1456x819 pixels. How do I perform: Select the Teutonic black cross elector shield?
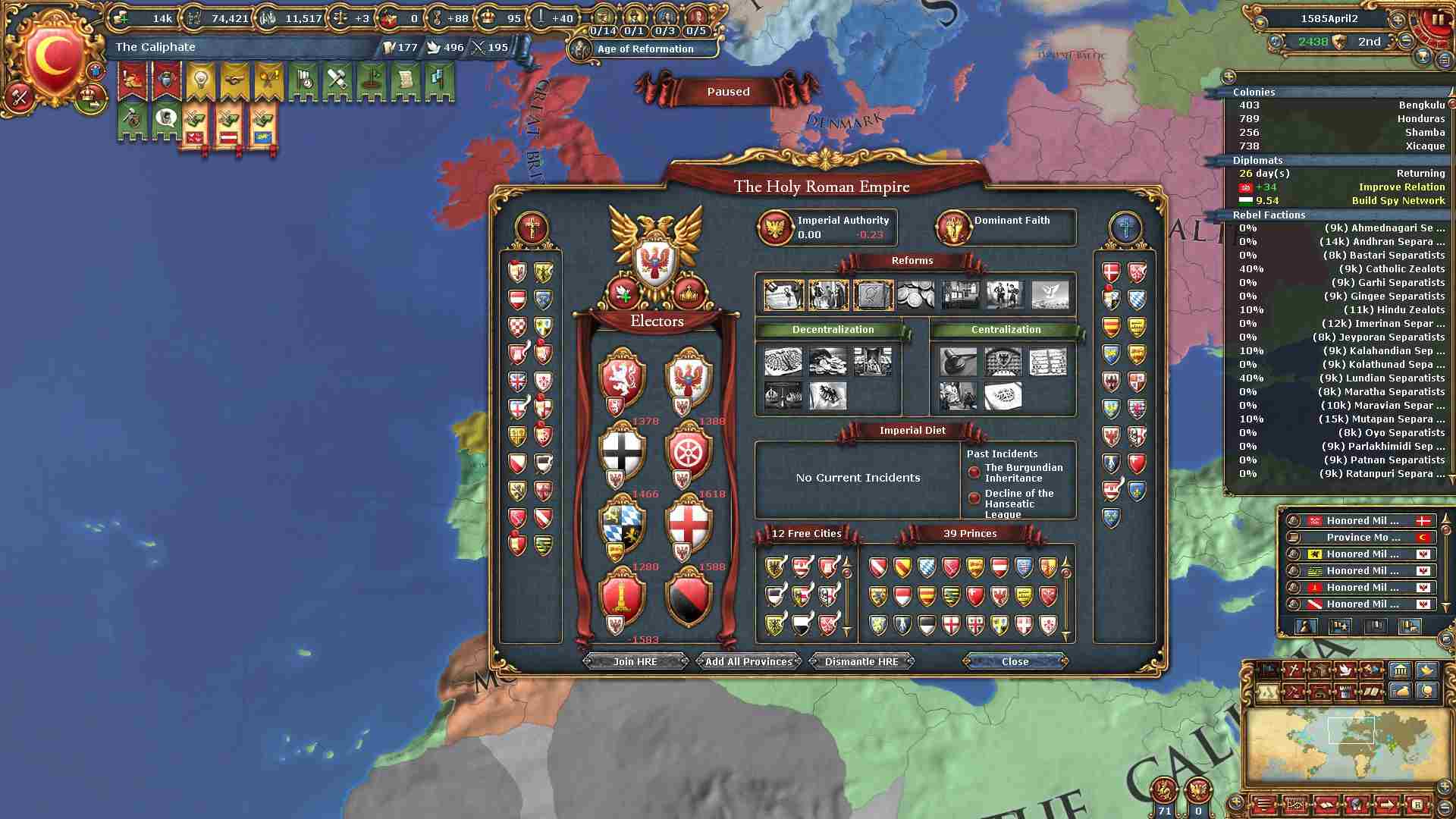[623, 452]
